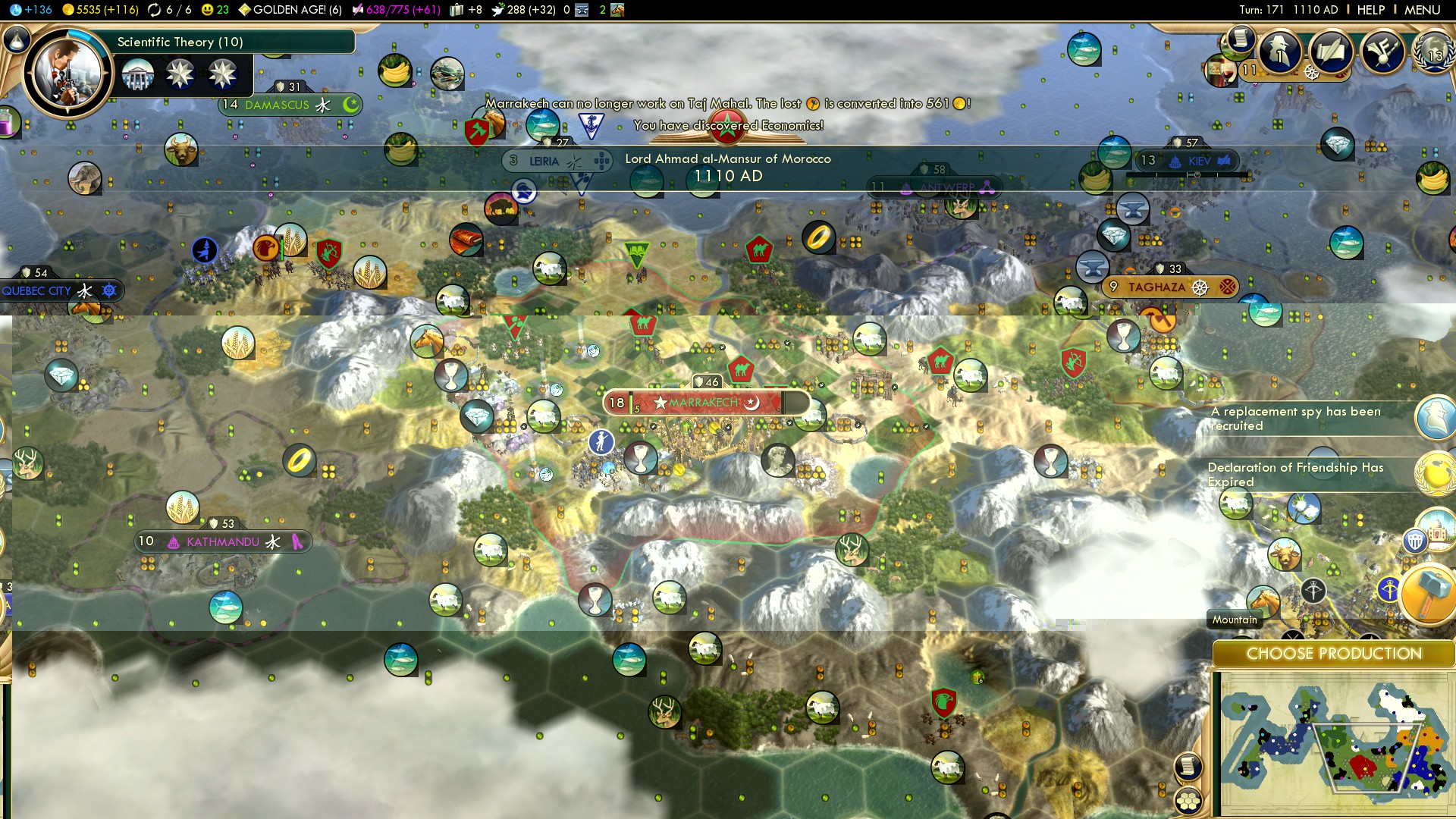Click the CHOOSE PRODUCTION button
Image resolution: width=1456 pixels, height=819 pixels.
pyautogui.click(x=1333, y=654)
